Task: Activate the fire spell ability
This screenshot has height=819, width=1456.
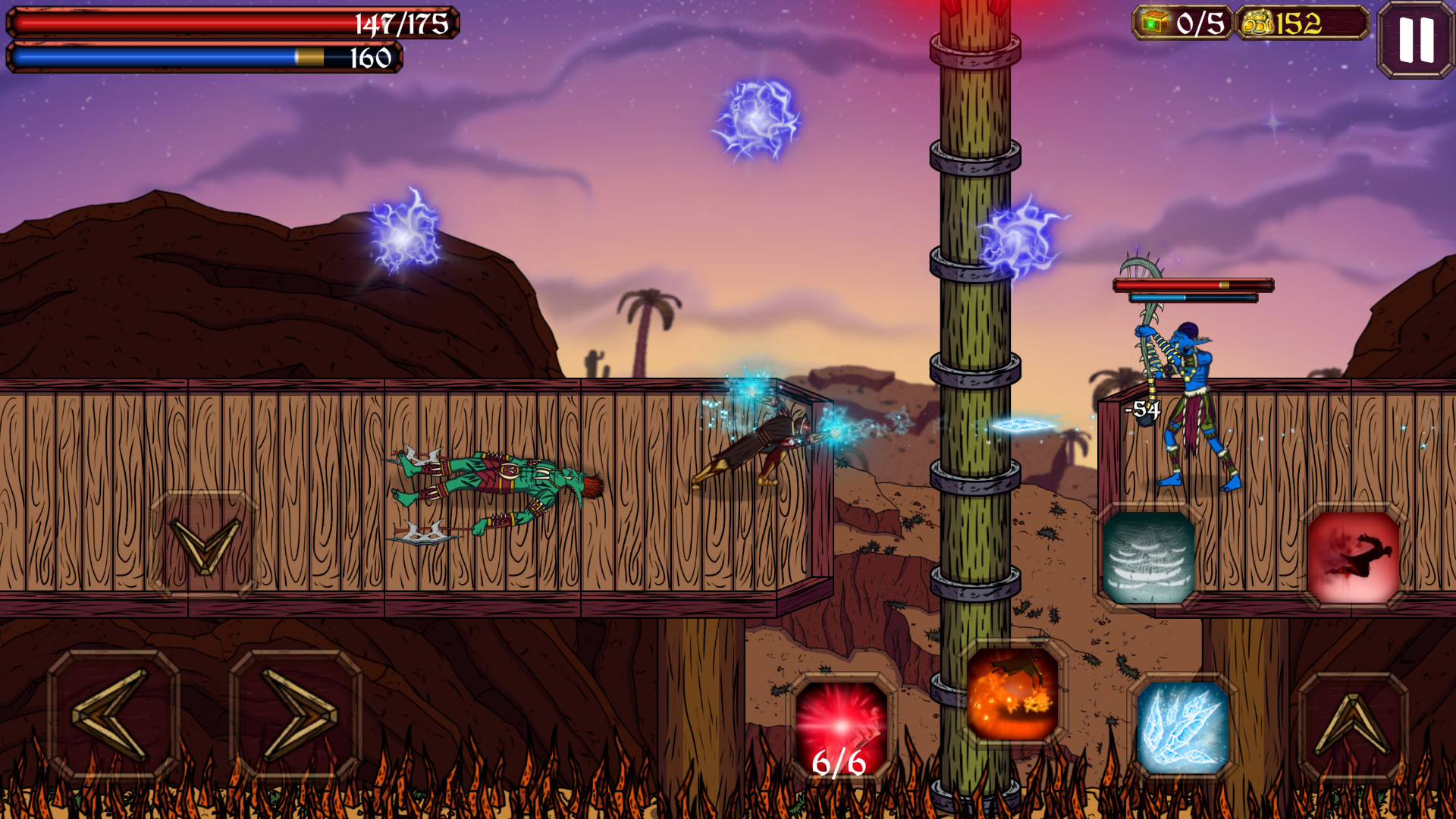Action: coord(1012,694)
